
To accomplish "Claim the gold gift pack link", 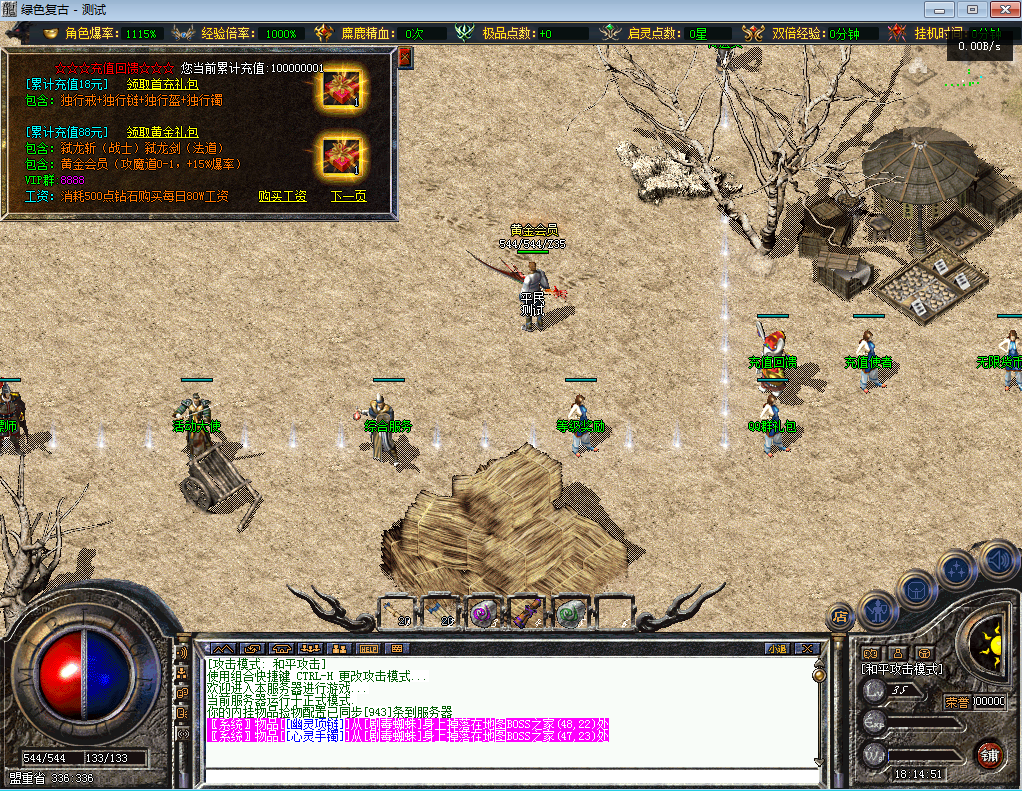I will 162,131.
